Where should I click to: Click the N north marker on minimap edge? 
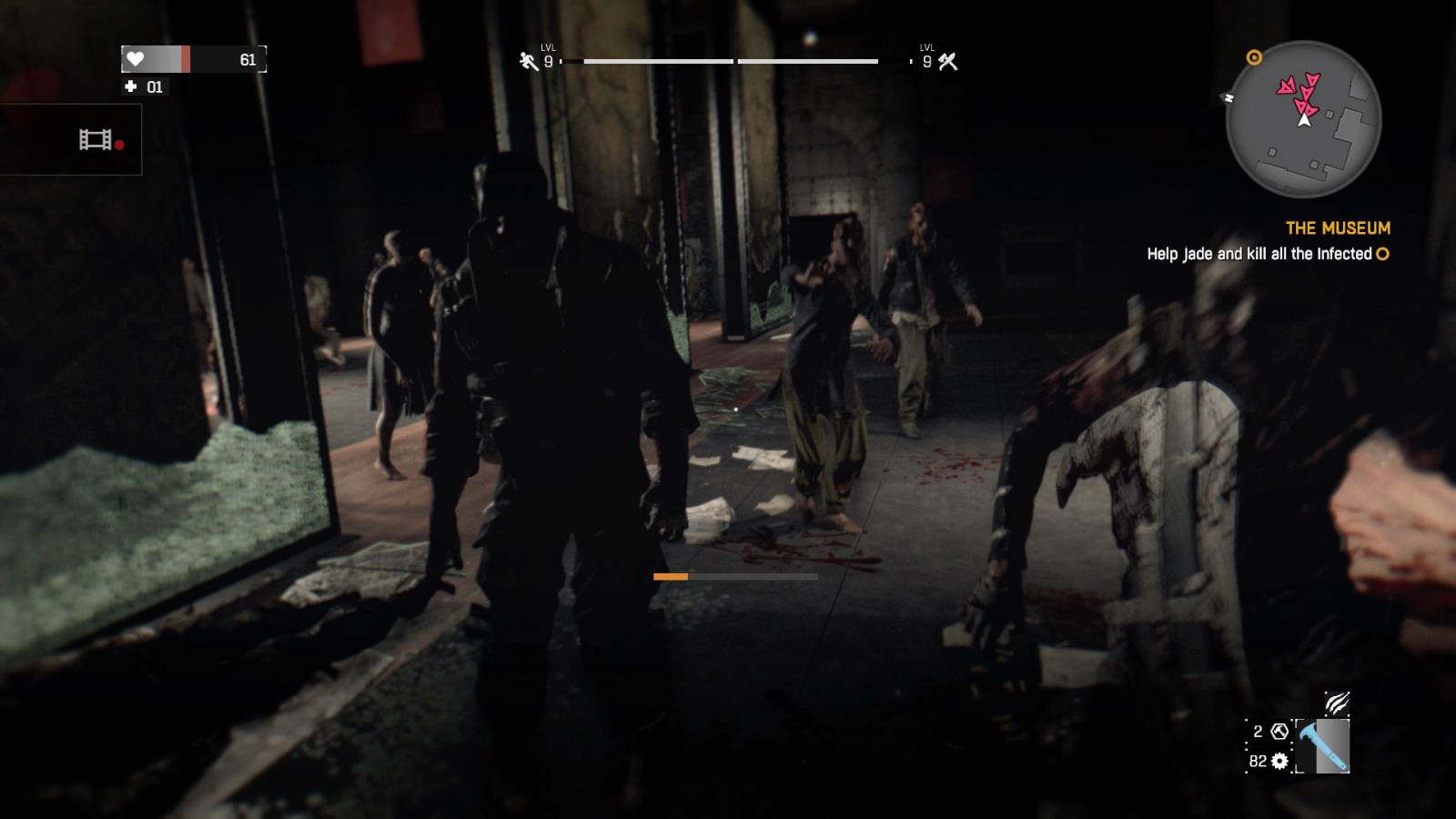[x=1228, y=97]
